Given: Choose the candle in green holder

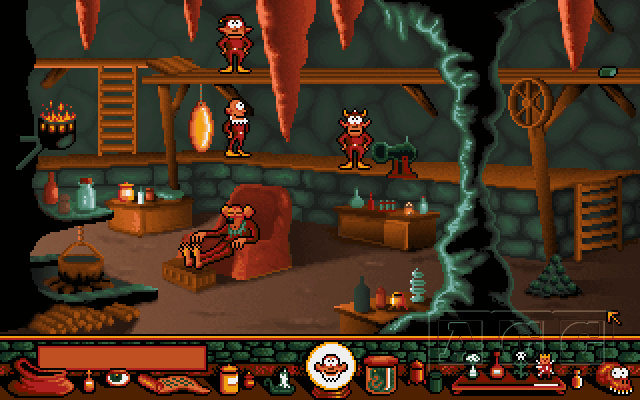Looking at the screenshot, I should coord(283,378).
